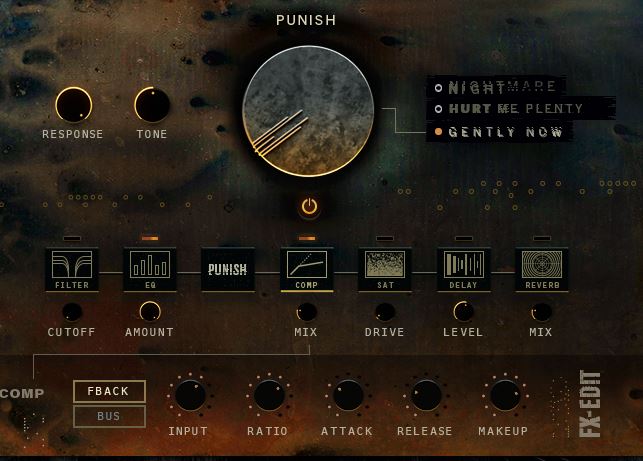
Task: Click the Tone knob
Action: coord(152,105)
